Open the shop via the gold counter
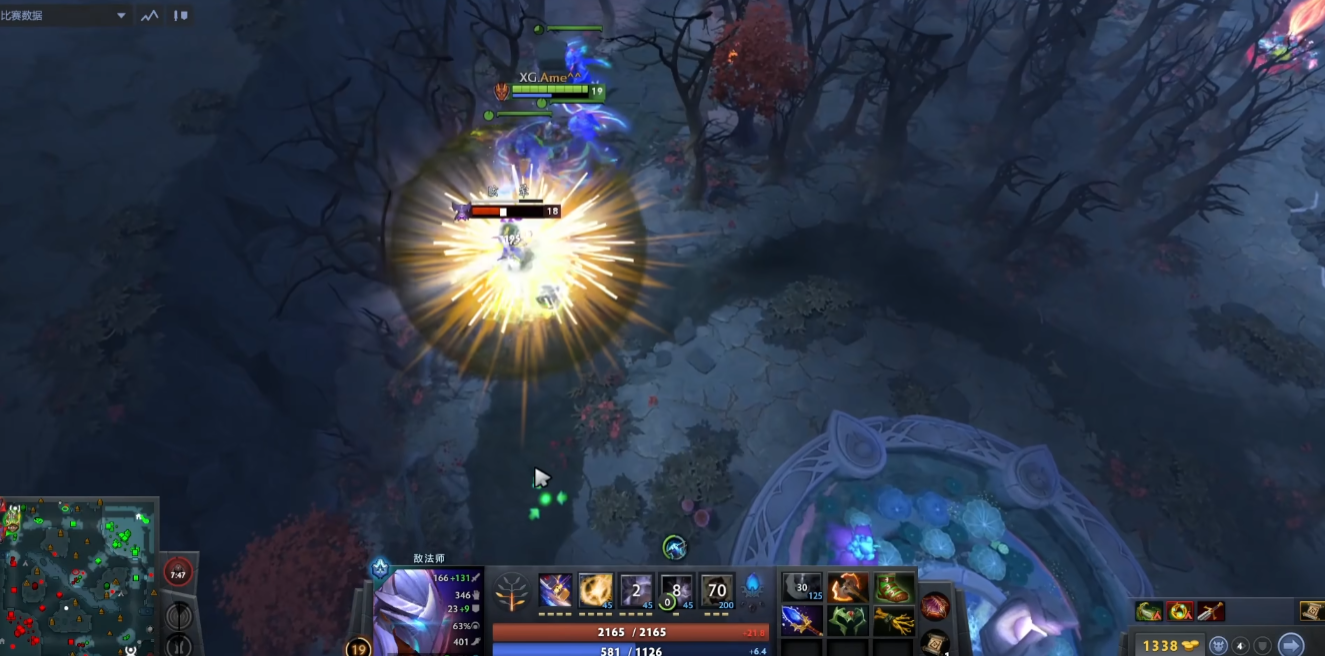The image size is (1325, 656). 1163,646
